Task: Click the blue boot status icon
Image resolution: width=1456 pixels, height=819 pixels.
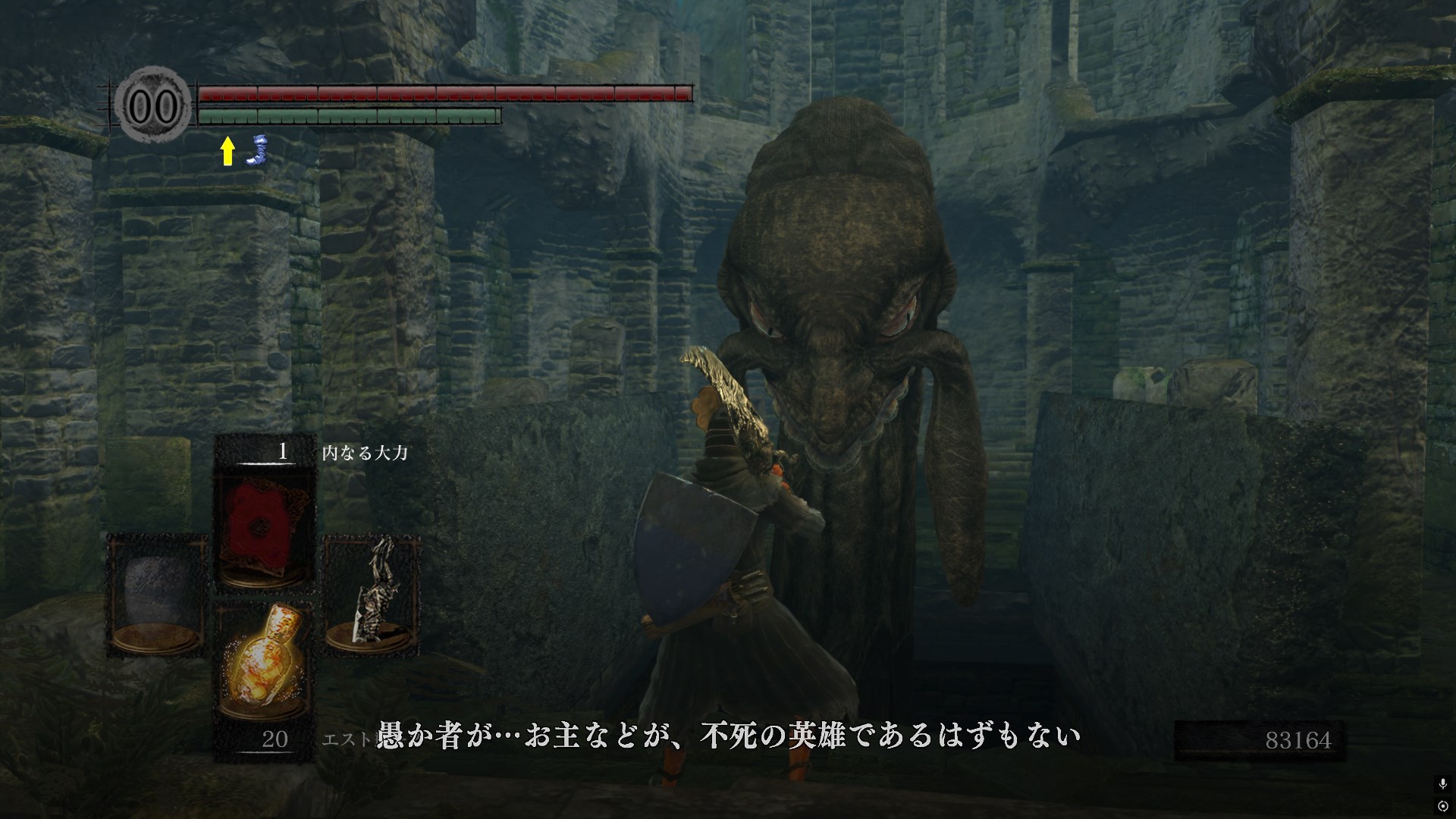Action: tap(259, 149)
